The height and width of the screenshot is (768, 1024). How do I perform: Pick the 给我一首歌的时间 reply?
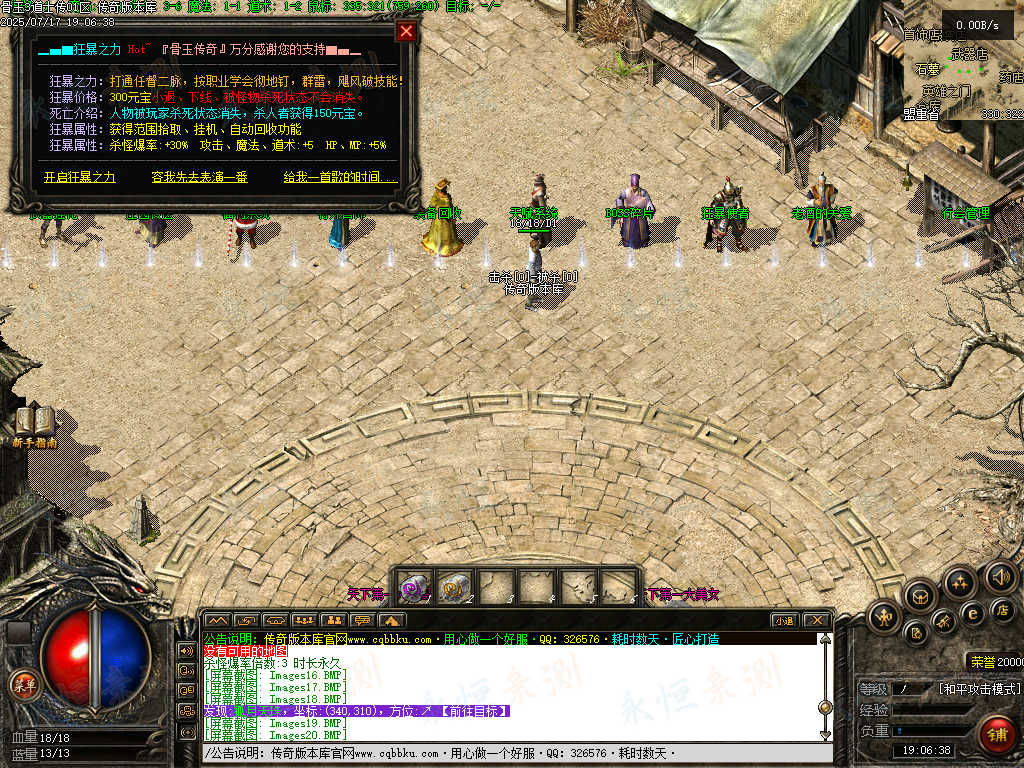pyautogui.click(x=339, y=177)
